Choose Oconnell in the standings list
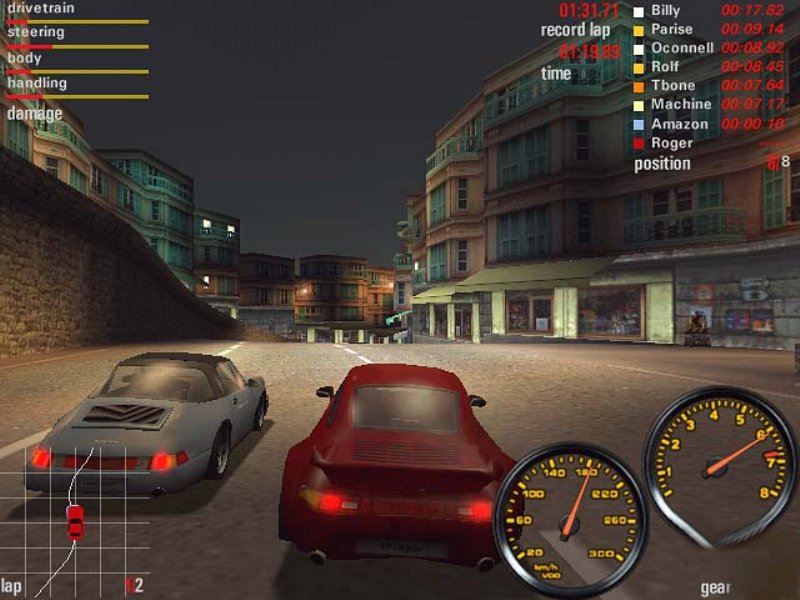 (682, 48)
